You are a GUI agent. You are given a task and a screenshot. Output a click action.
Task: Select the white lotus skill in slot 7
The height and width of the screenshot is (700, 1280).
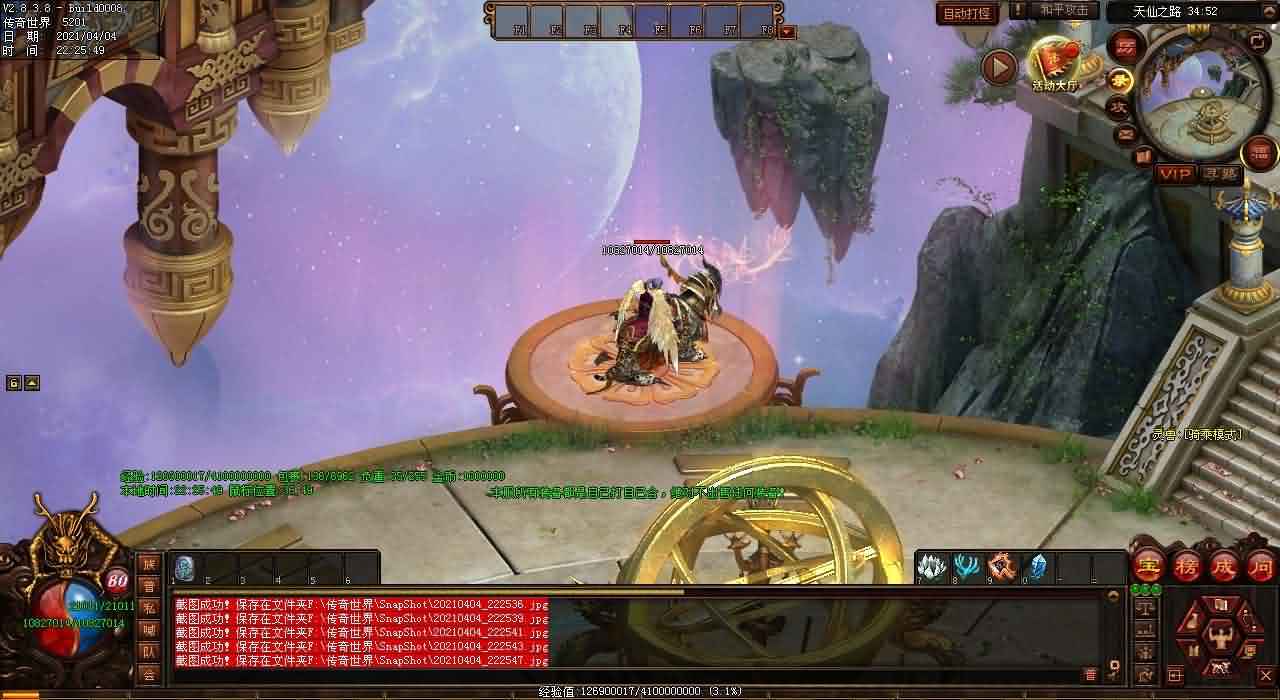coord(931,566)
